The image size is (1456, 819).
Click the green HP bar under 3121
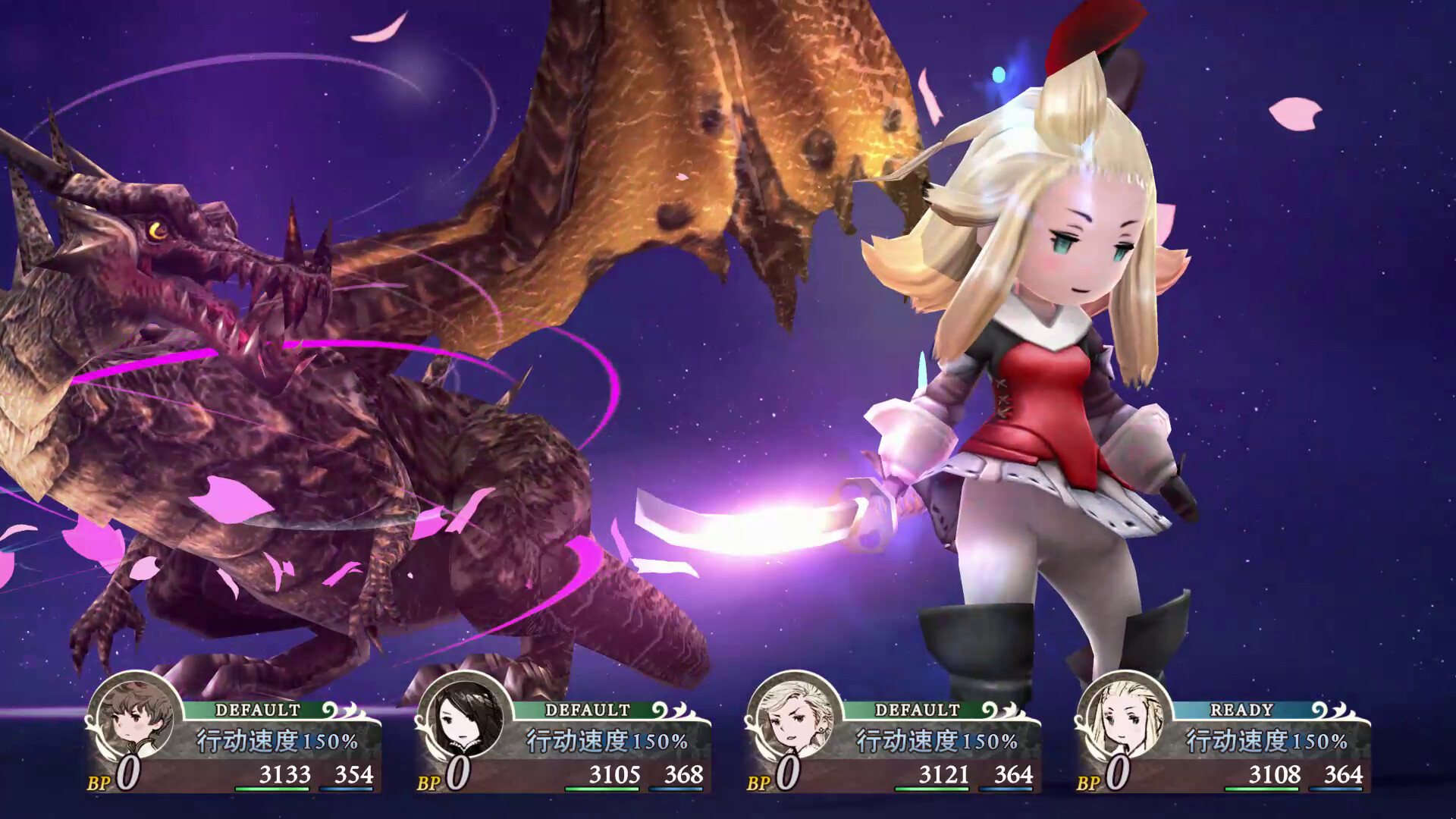tap(933, 790)
